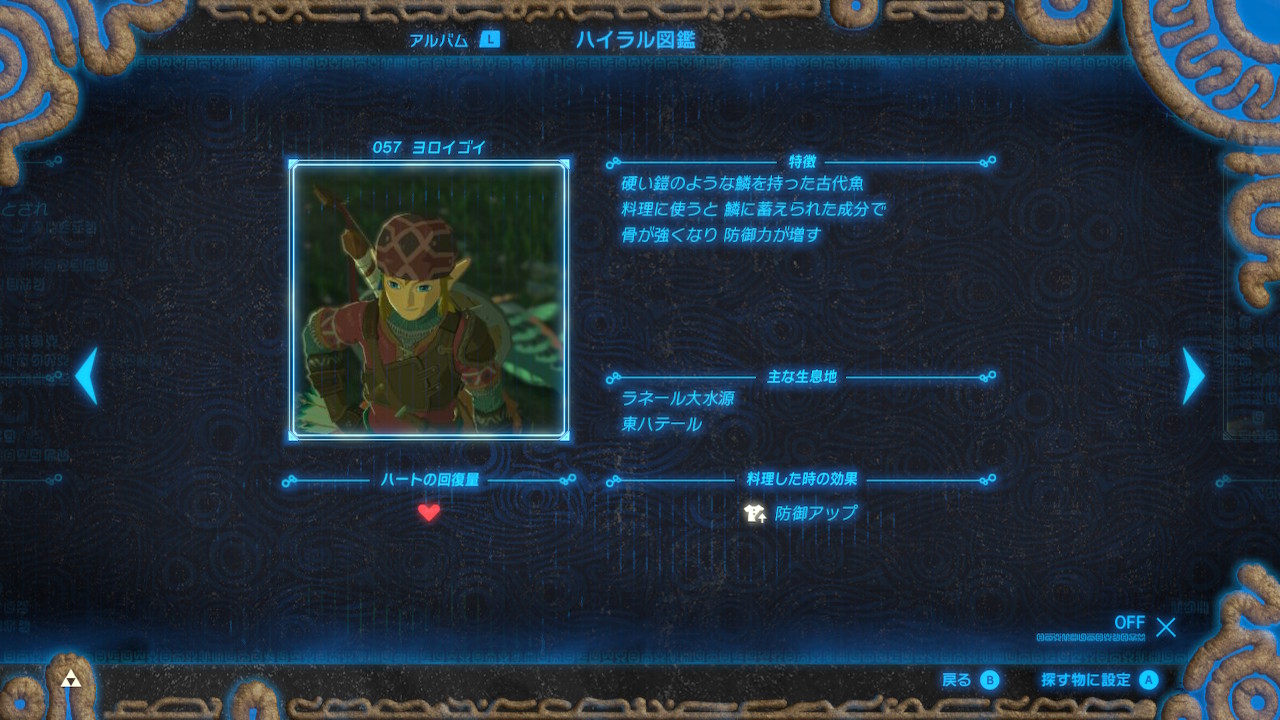Open the 057 ヨロイゴイ photo thumbnail
The image size is (1280, 720).
click(x=427, y=300)
